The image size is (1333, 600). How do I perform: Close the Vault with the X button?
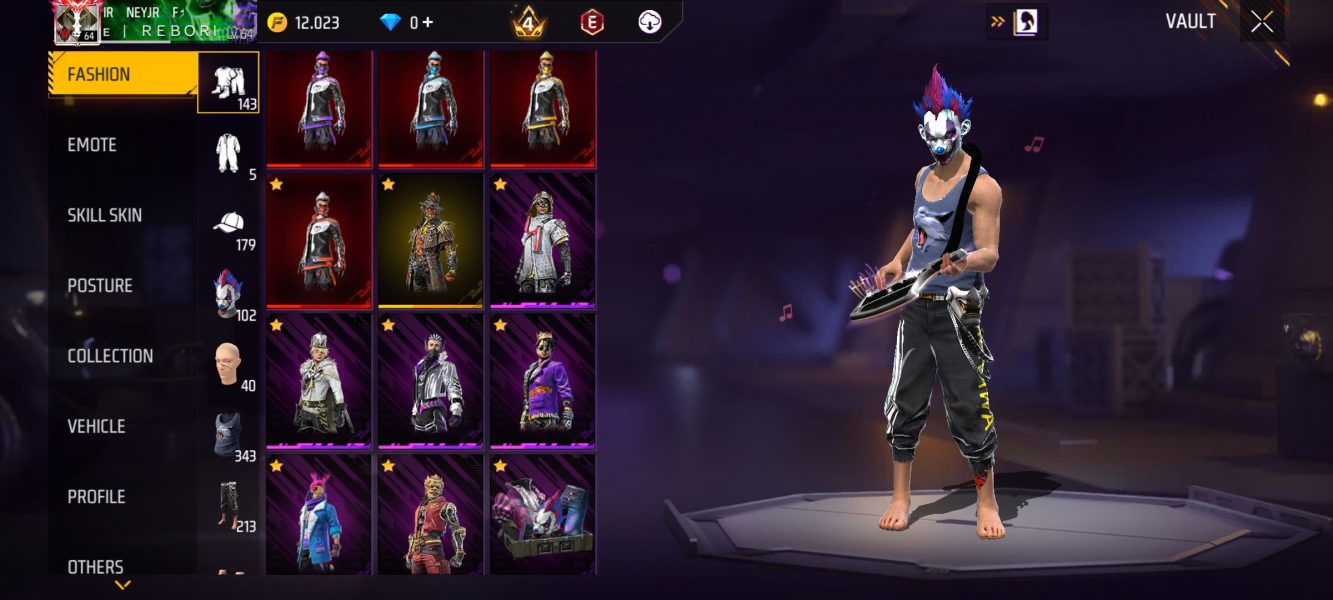pos(1262,22)
